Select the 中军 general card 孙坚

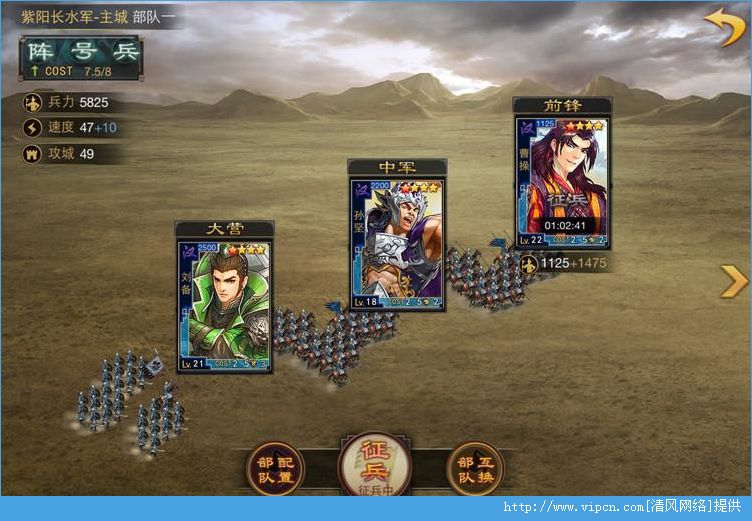point(397,244)
